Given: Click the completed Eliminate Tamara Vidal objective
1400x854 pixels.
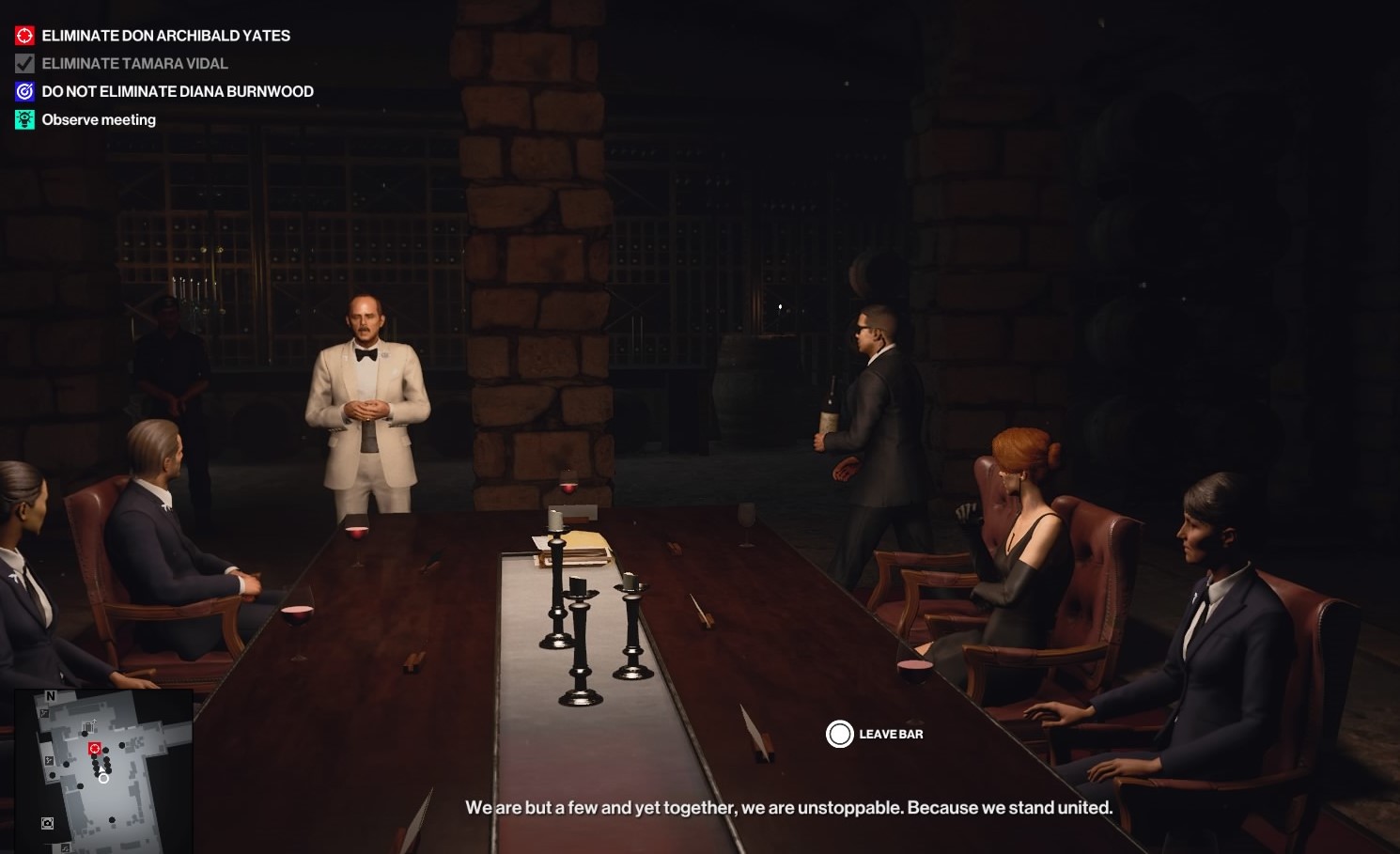Looking at the screenshot, I should (x=134, y=64).
